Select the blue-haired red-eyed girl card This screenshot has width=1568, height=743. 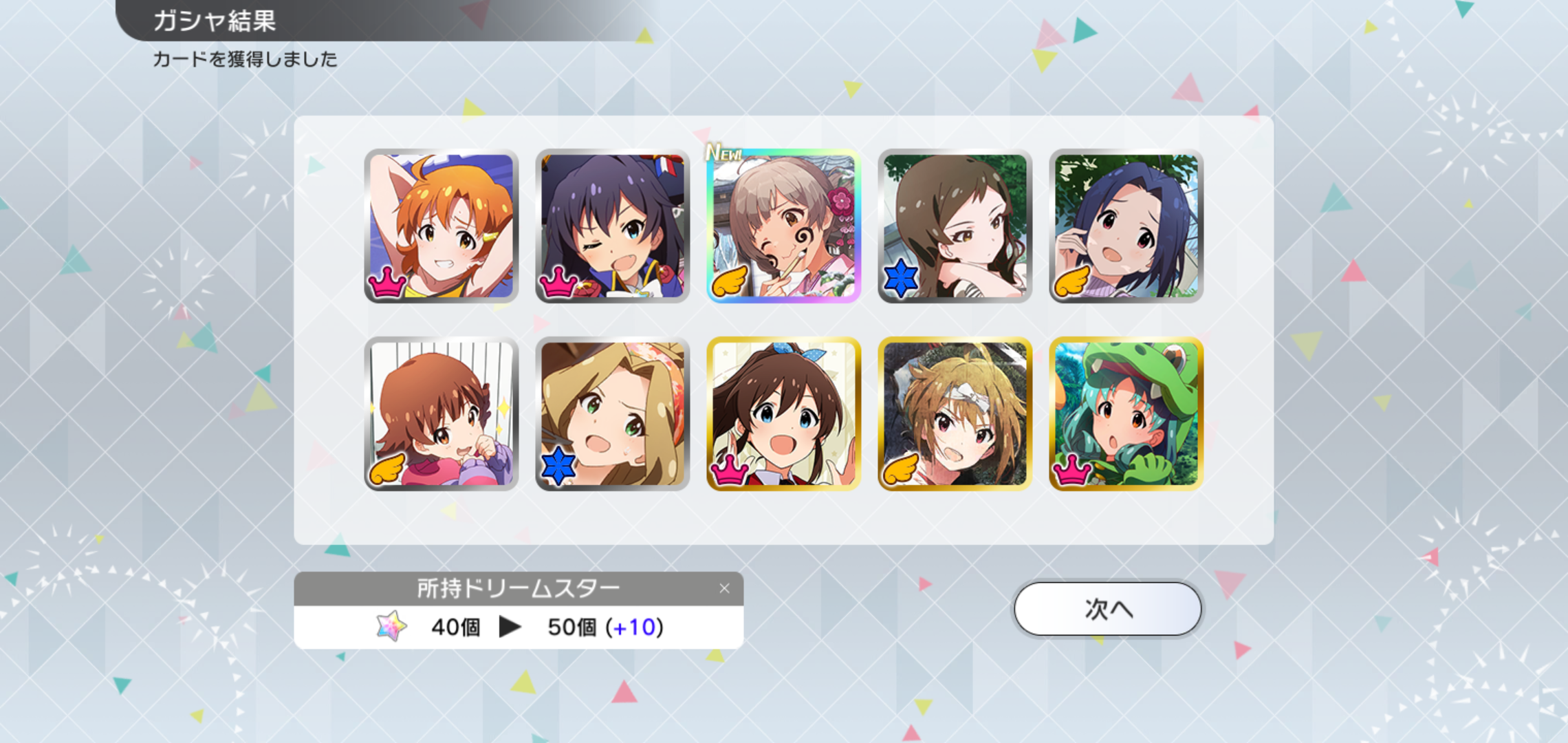coord(1126,226)
